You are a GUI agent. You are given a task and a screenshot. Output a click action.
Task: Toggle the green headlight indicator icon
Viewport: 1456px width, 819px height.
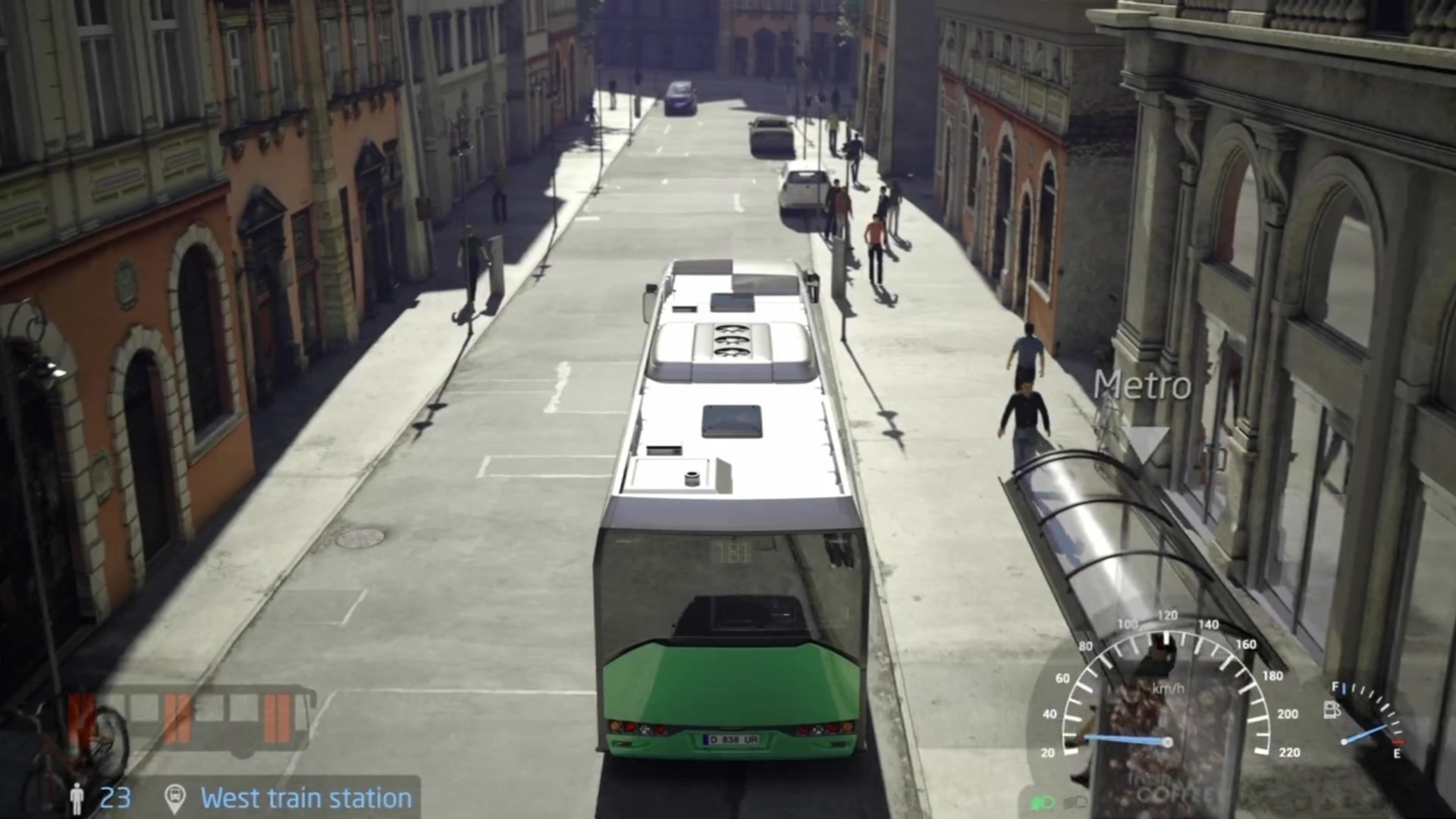[1042, 801]
